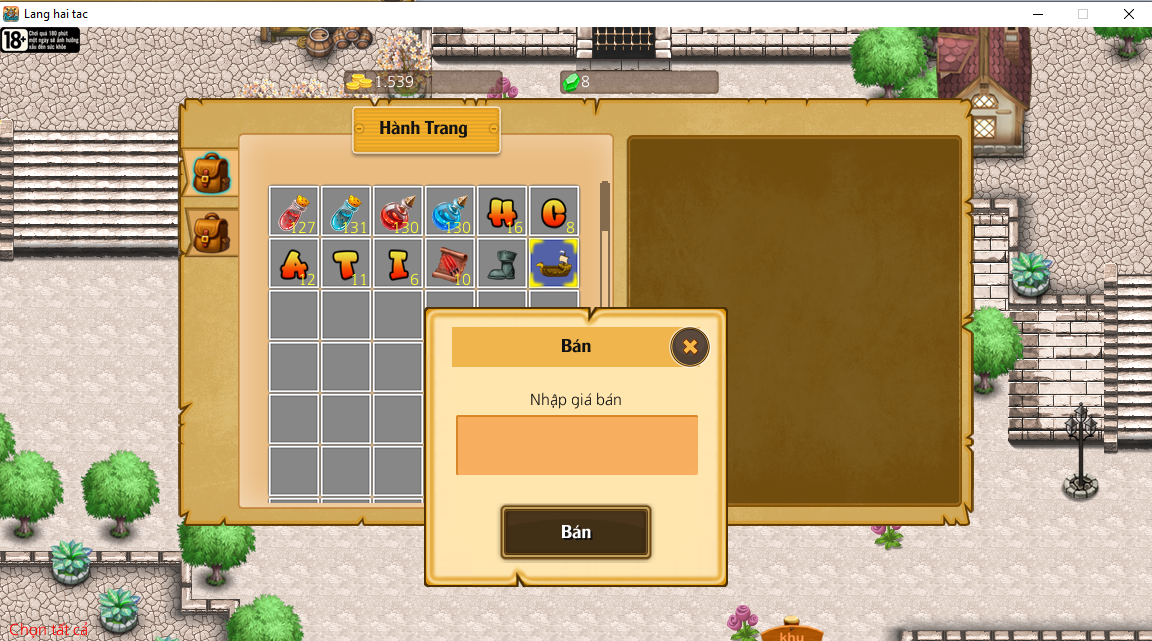Image resolution: width=1152 pixels, height=641 pixels.
Task: Click the red Chọn tất cả text
Action: (49, 630)
